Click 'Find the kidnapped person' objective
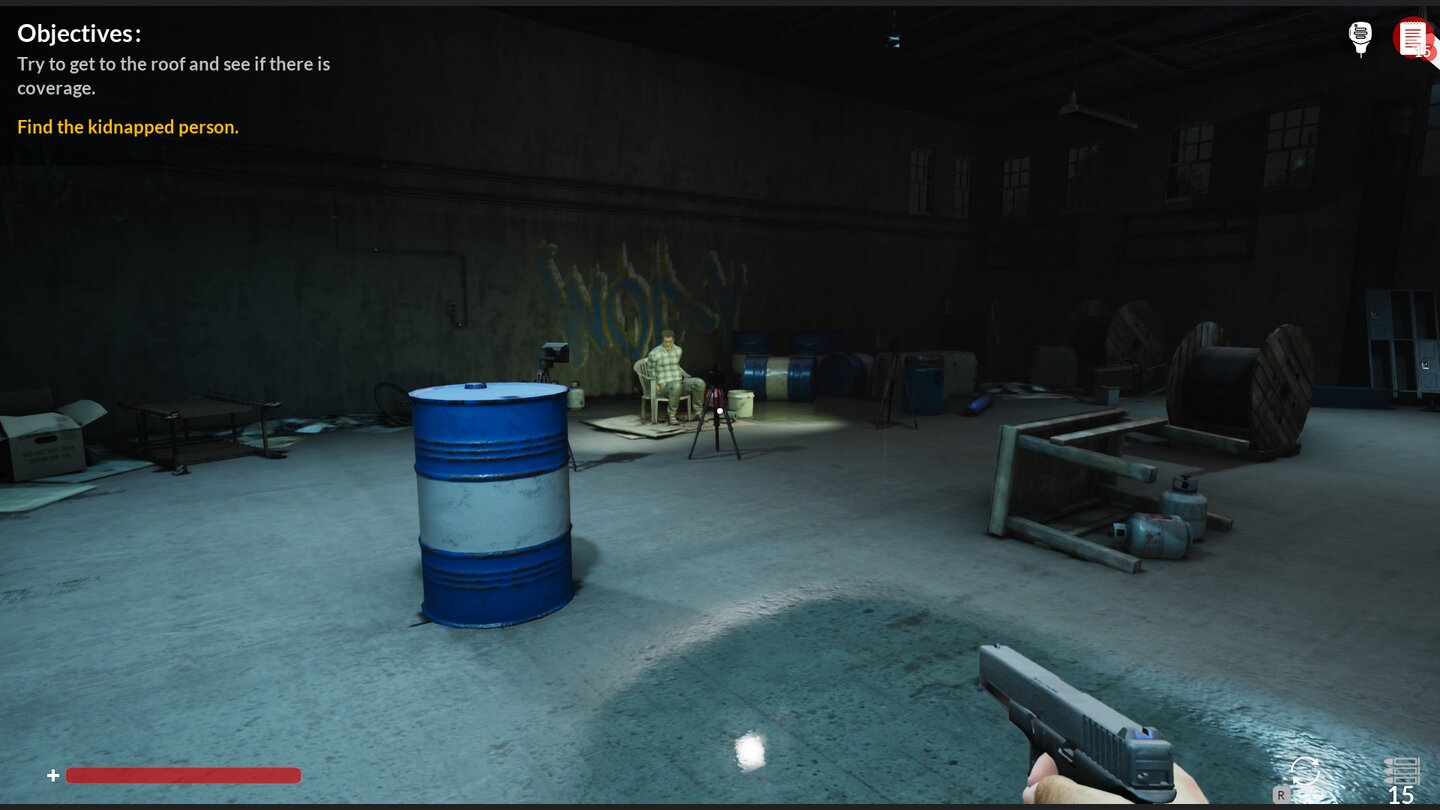Viewport: 1440px width, 810px height. (x=128, y=127)
